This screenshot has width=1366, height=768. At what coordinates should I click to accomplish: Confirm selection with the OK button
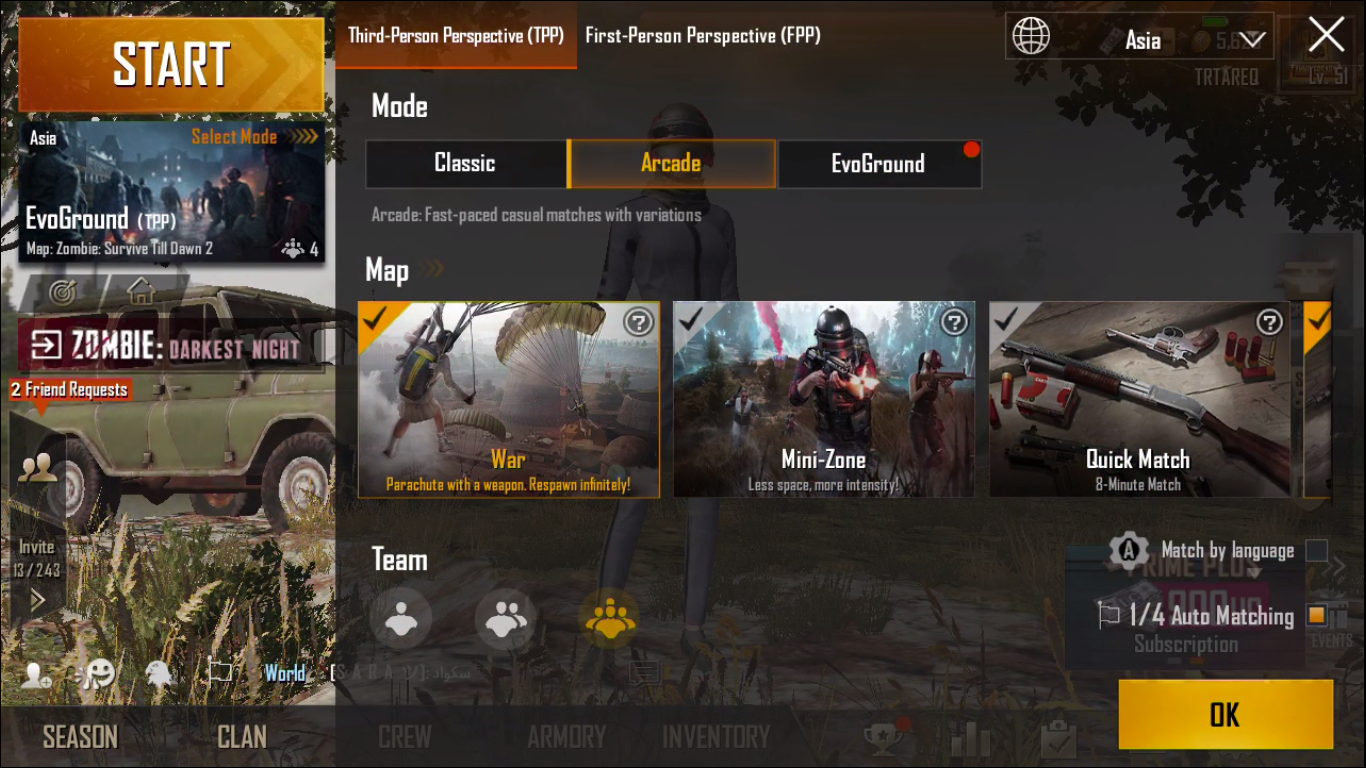(x=1224, y=714)
